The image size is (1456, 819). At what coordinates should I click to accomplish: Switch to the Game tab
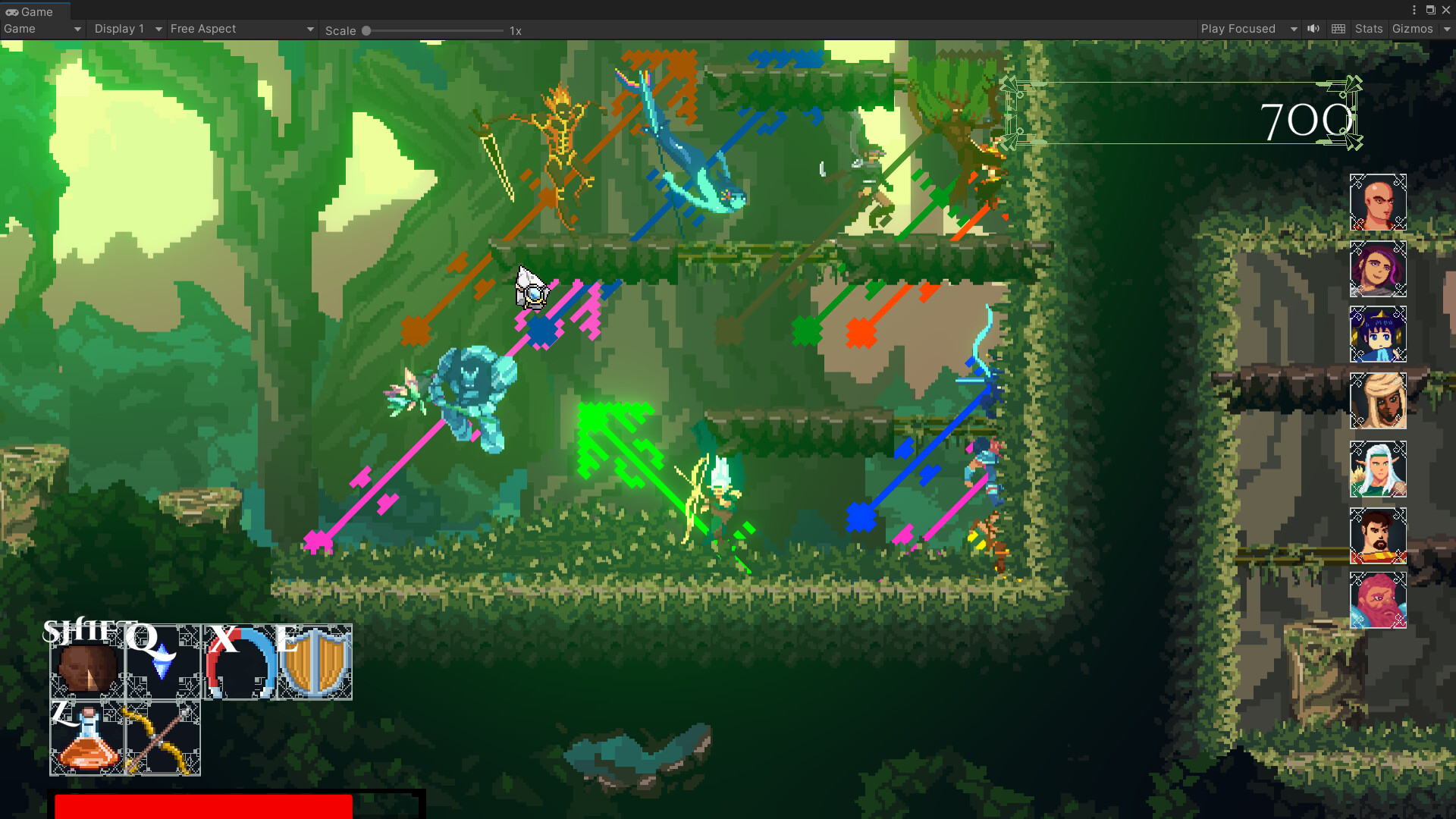[33, 11]
